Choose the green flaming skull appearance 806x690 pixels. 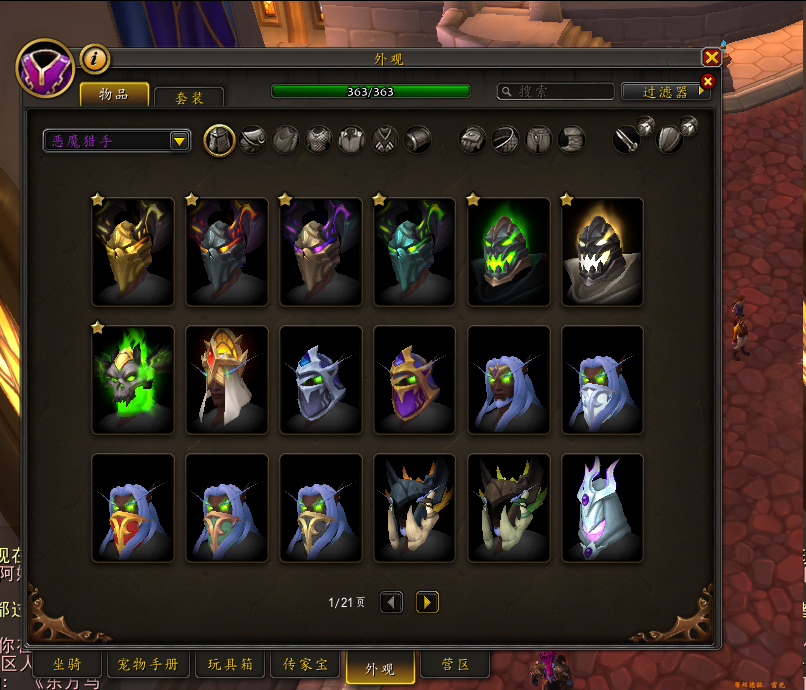tap(133, 380)
